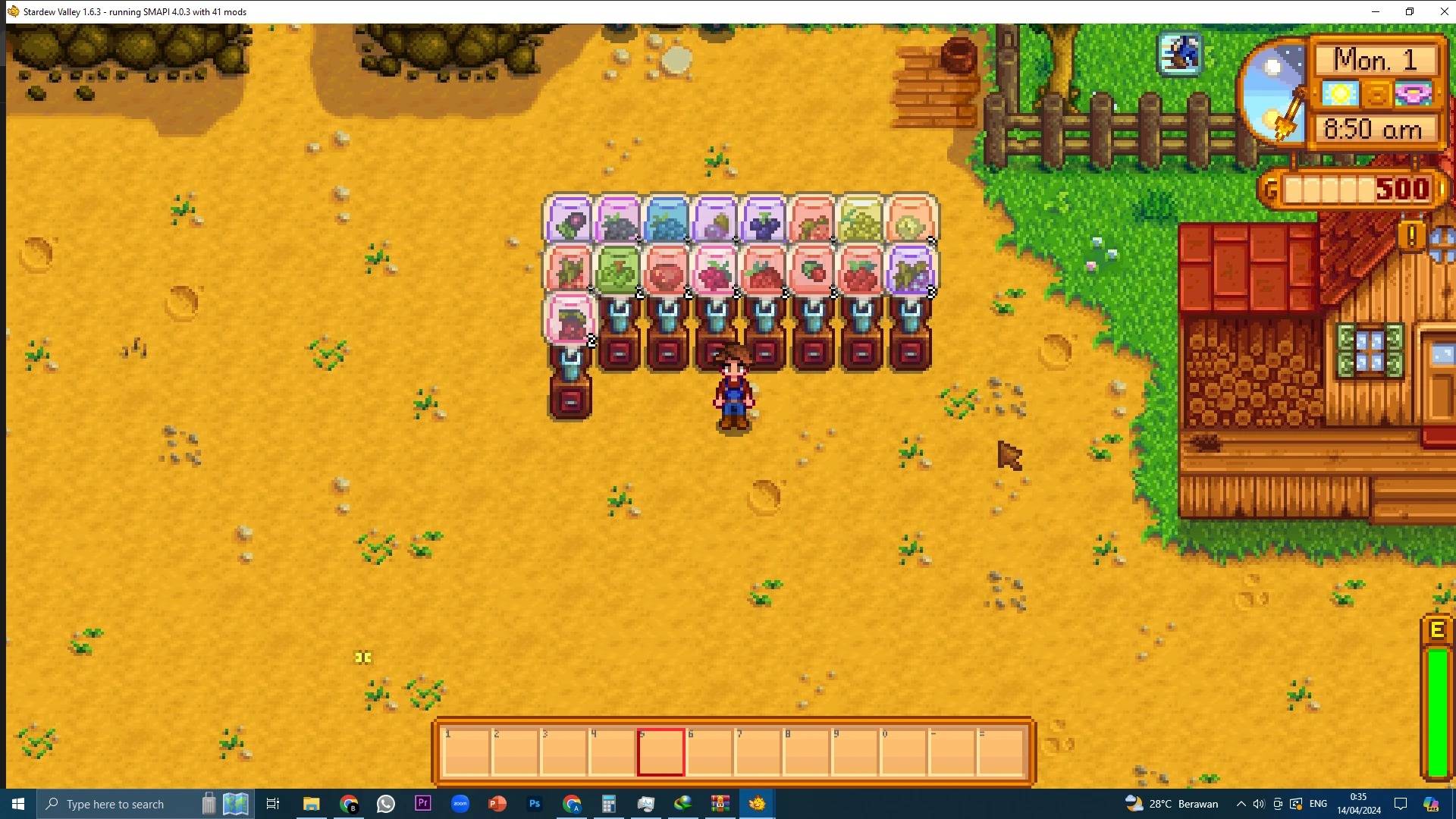Screen dimensions: 1456x819
Task: Expand hidden icons in the system tray
Action: tap(1241, 804)
